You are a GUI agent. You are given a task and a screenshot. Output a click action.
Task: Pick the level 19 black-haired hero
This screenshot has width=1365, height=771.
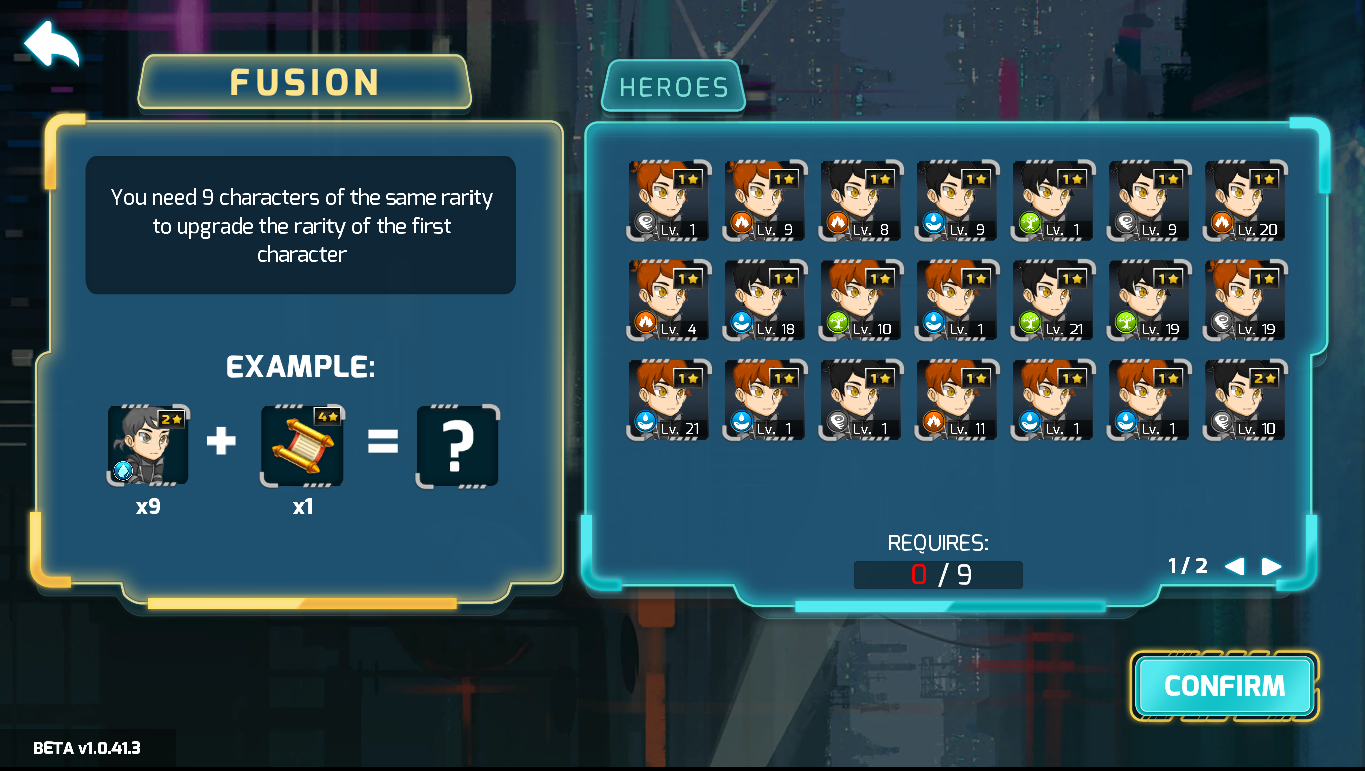(x=1149, y=300)
